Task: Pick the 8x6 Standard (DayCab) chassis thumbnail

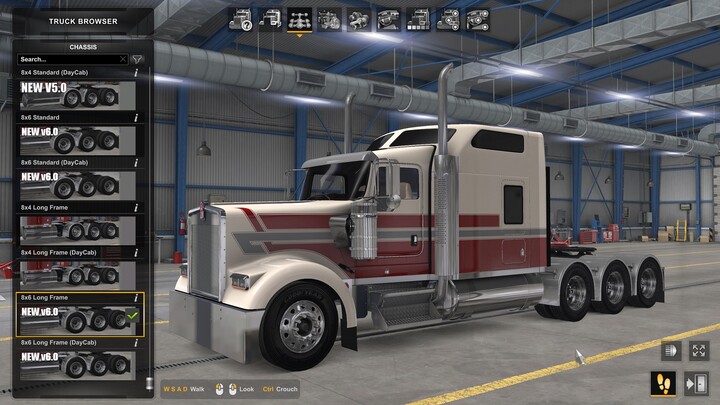Action: 77,184
